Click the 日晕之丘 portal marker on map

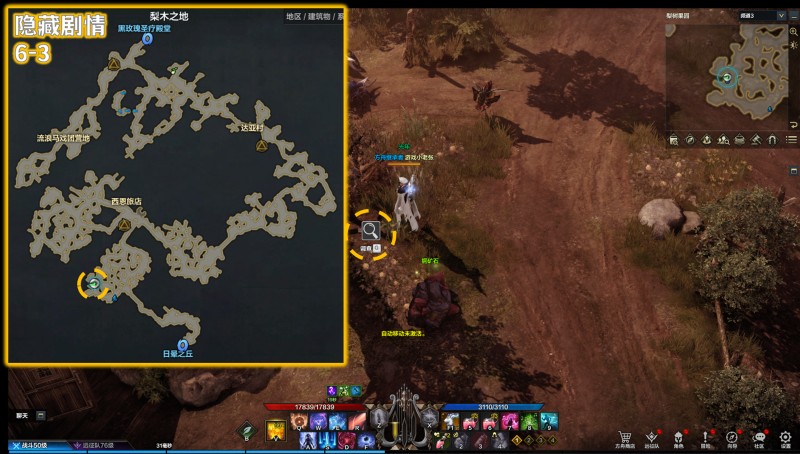click(183, 344)
